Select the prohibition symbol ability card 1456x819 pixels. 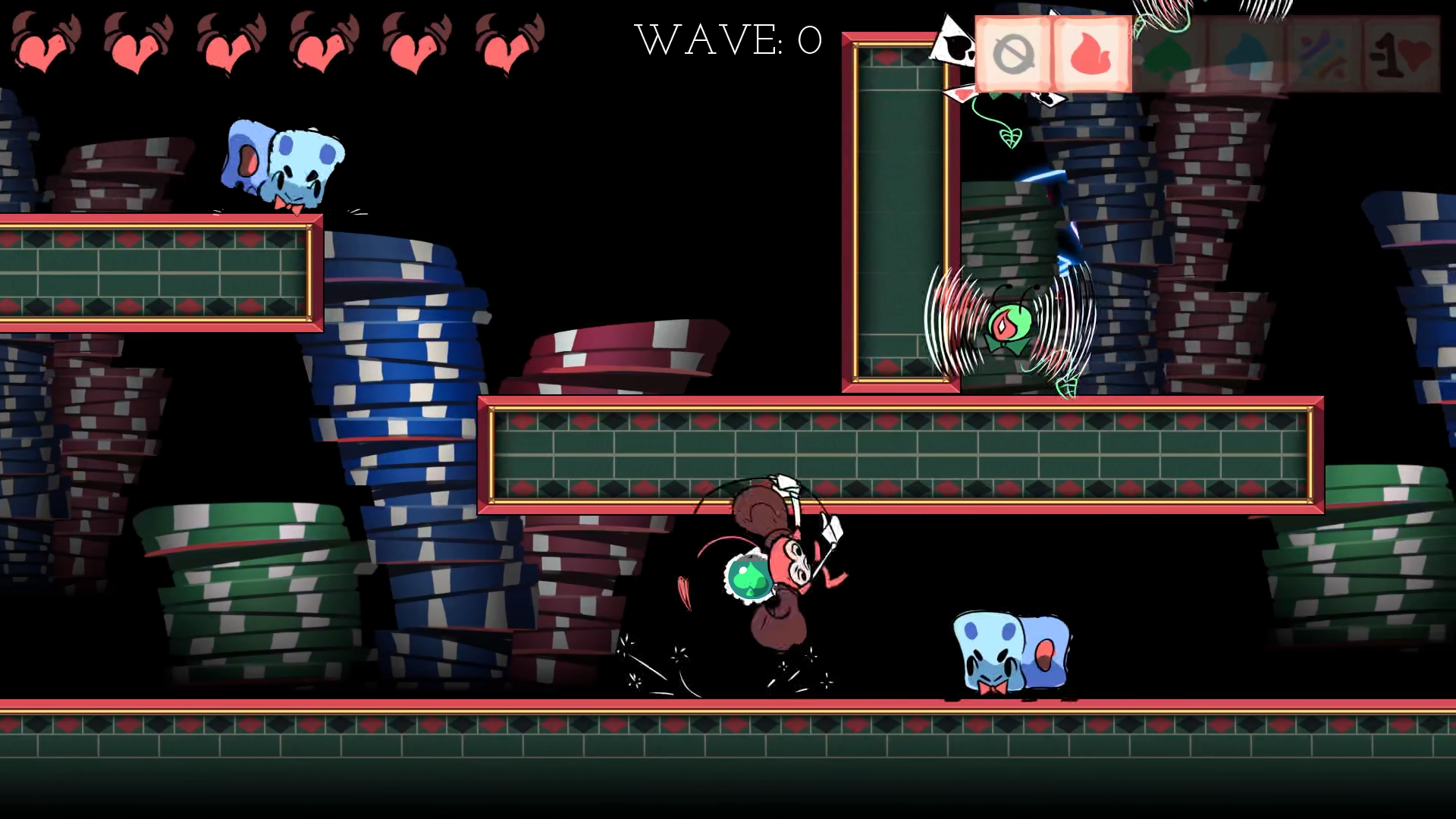tap(1016, 52)
